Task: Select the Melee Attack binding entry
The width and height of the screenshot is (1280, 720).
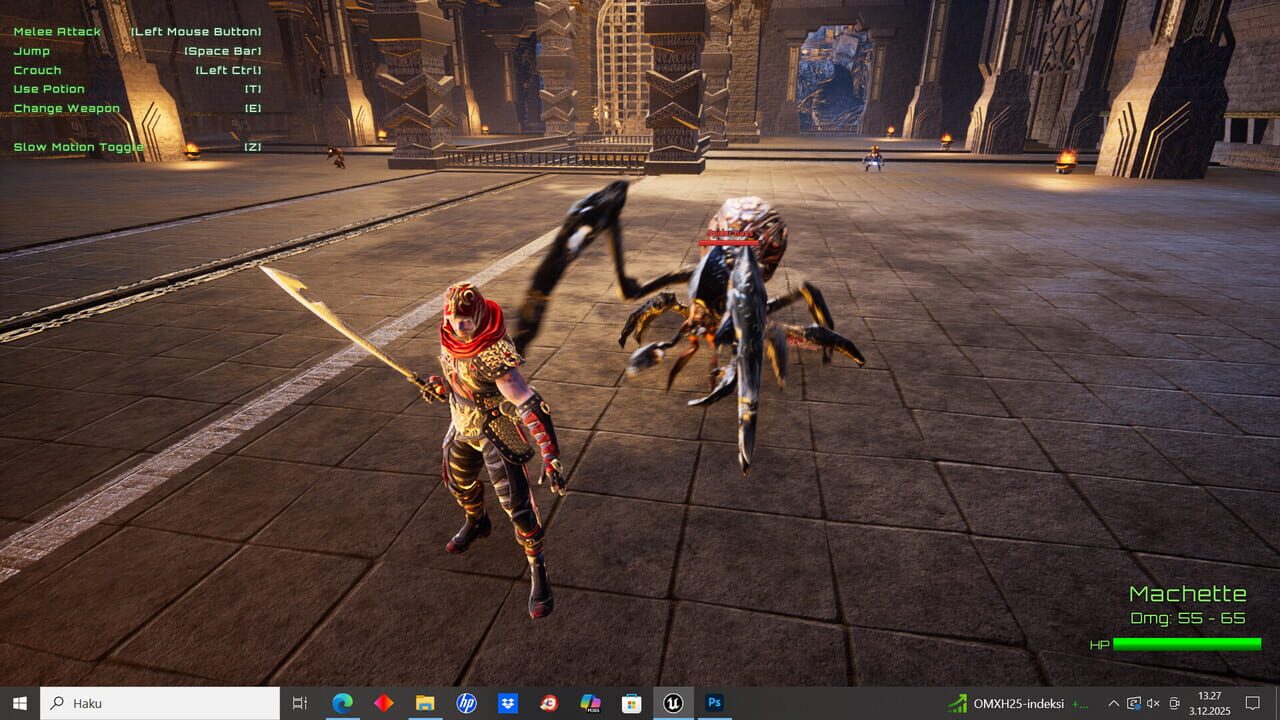Action: [x=56, y=31]
